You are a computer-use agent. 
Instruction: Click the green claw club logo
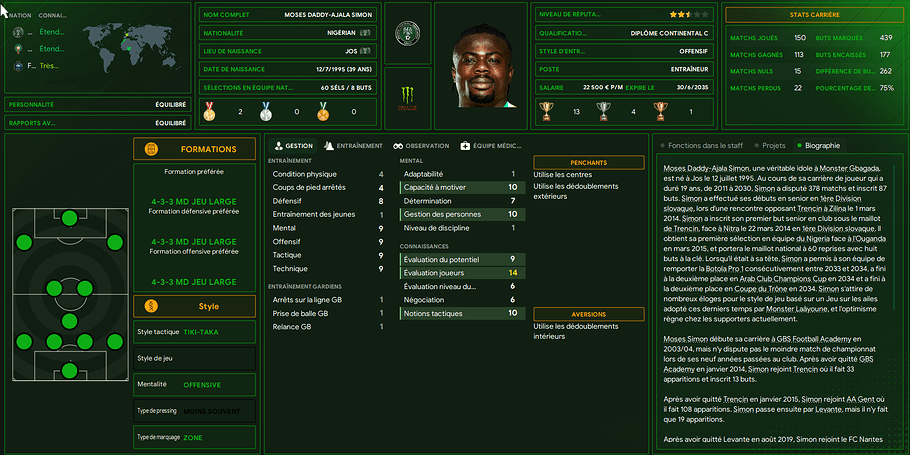408,97
